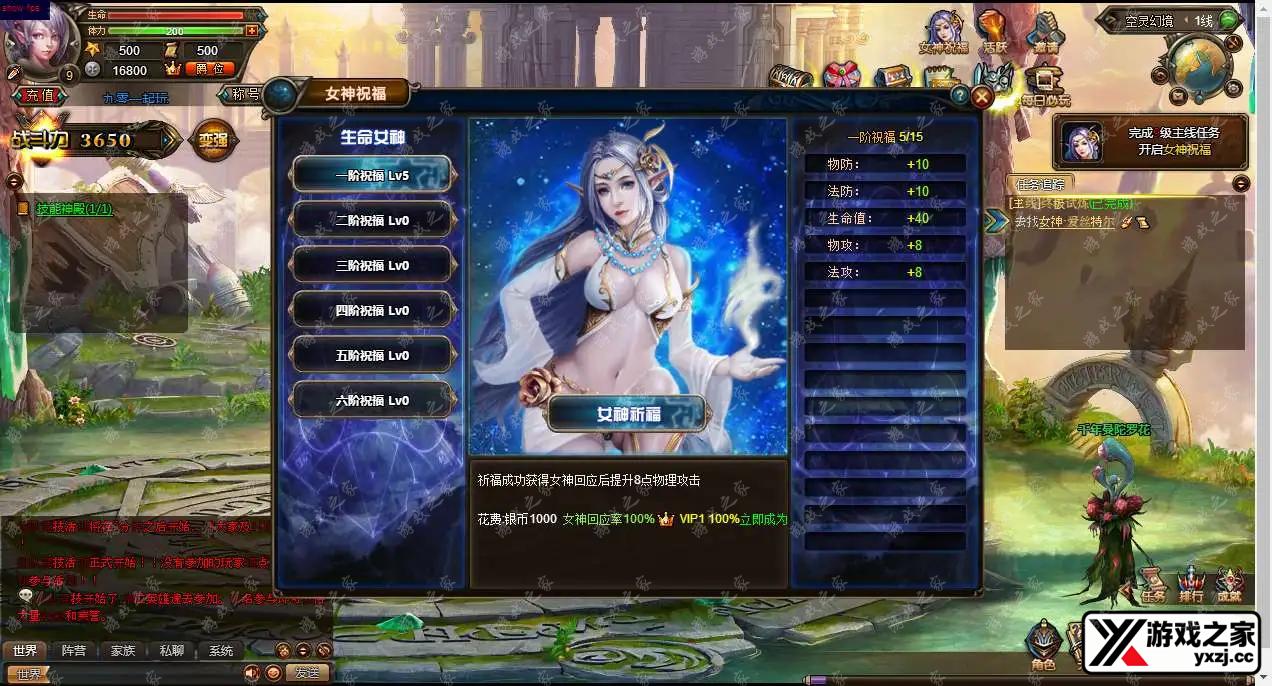Choose 六阶祝福 Lv0 entry
This screenshot has height=686, width=1272.
372,400
